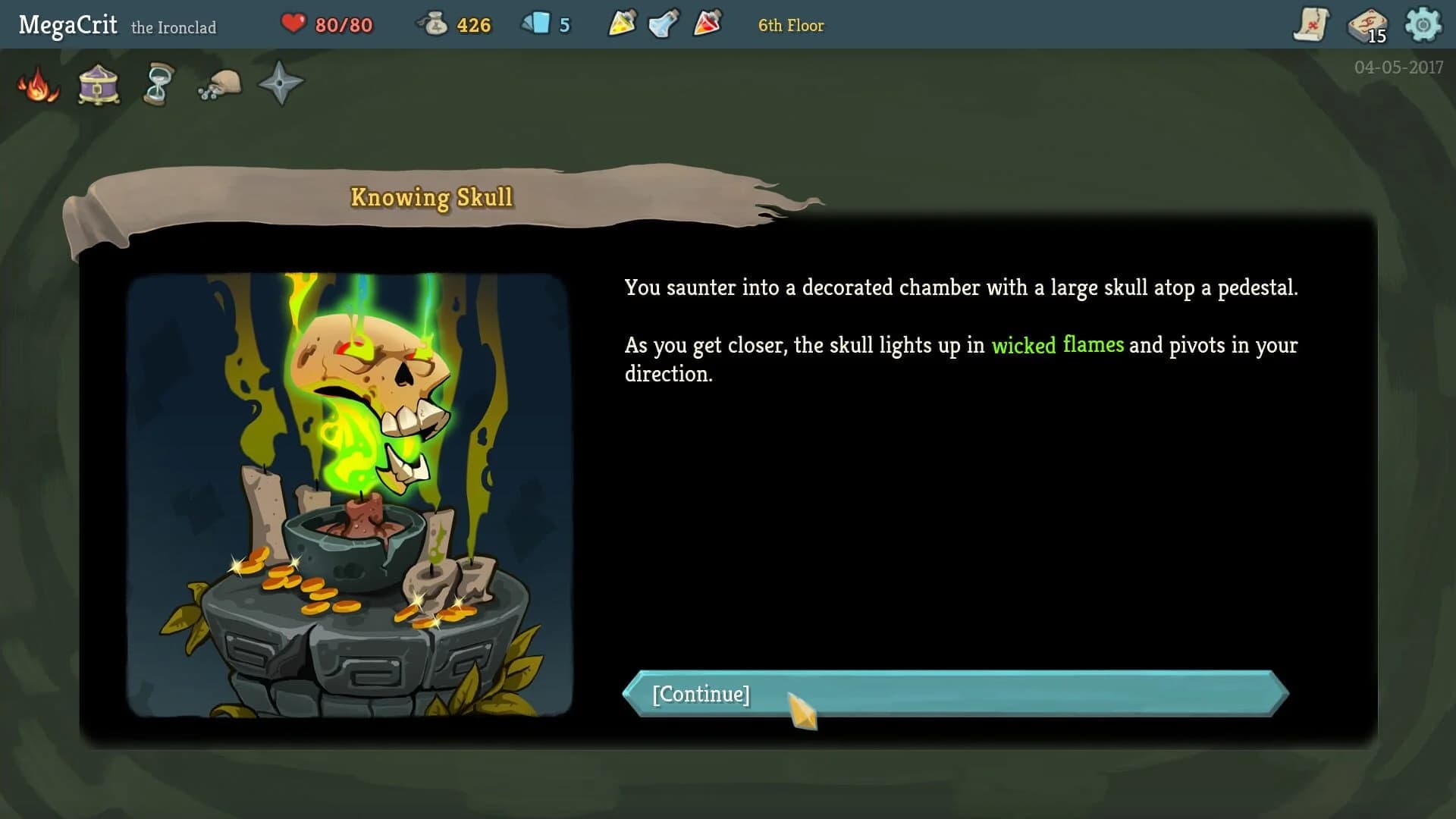View the deck with 15 cards
This screenshot has height=819, width=1456.
[1367, 24]
